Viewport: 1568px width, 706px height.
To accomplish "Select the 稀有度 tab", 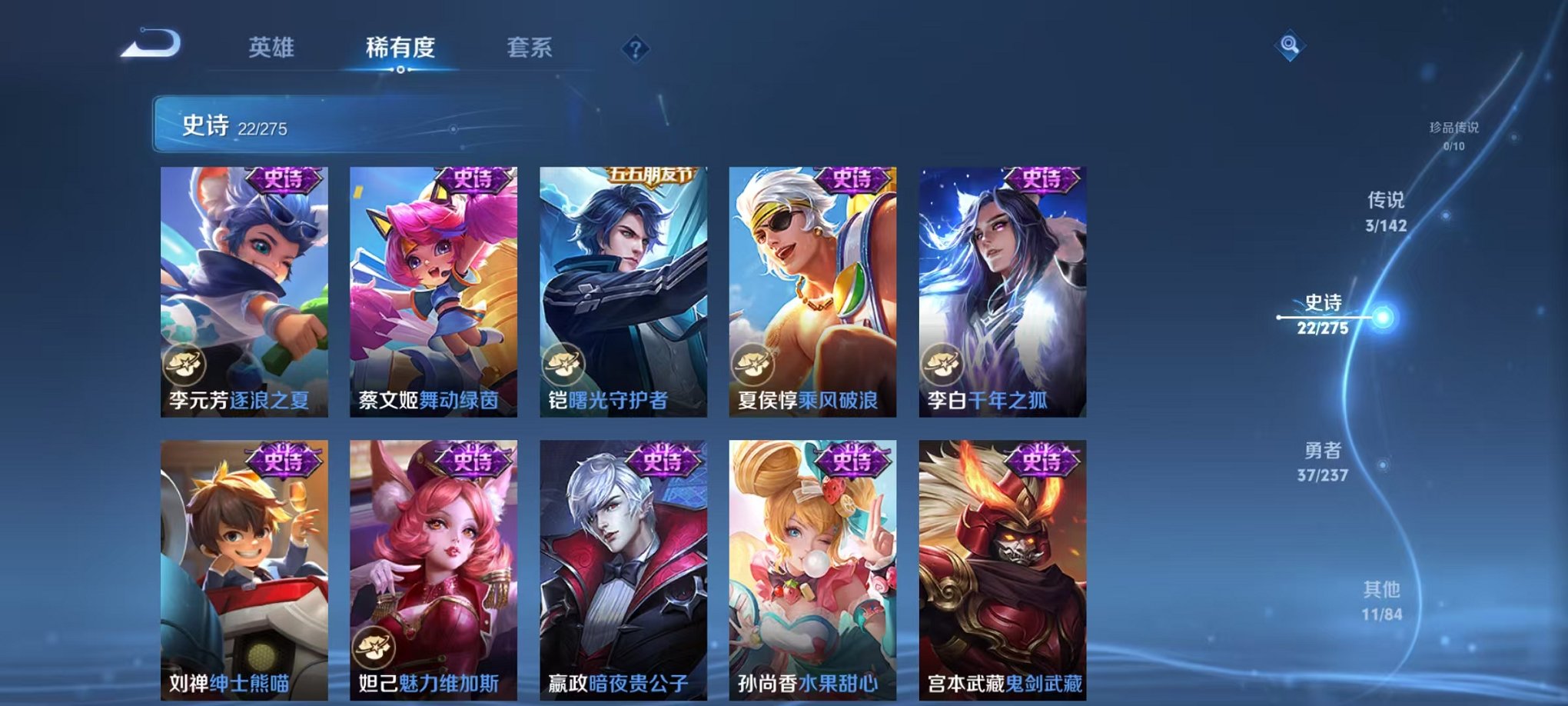I will (x=401, y=48).
